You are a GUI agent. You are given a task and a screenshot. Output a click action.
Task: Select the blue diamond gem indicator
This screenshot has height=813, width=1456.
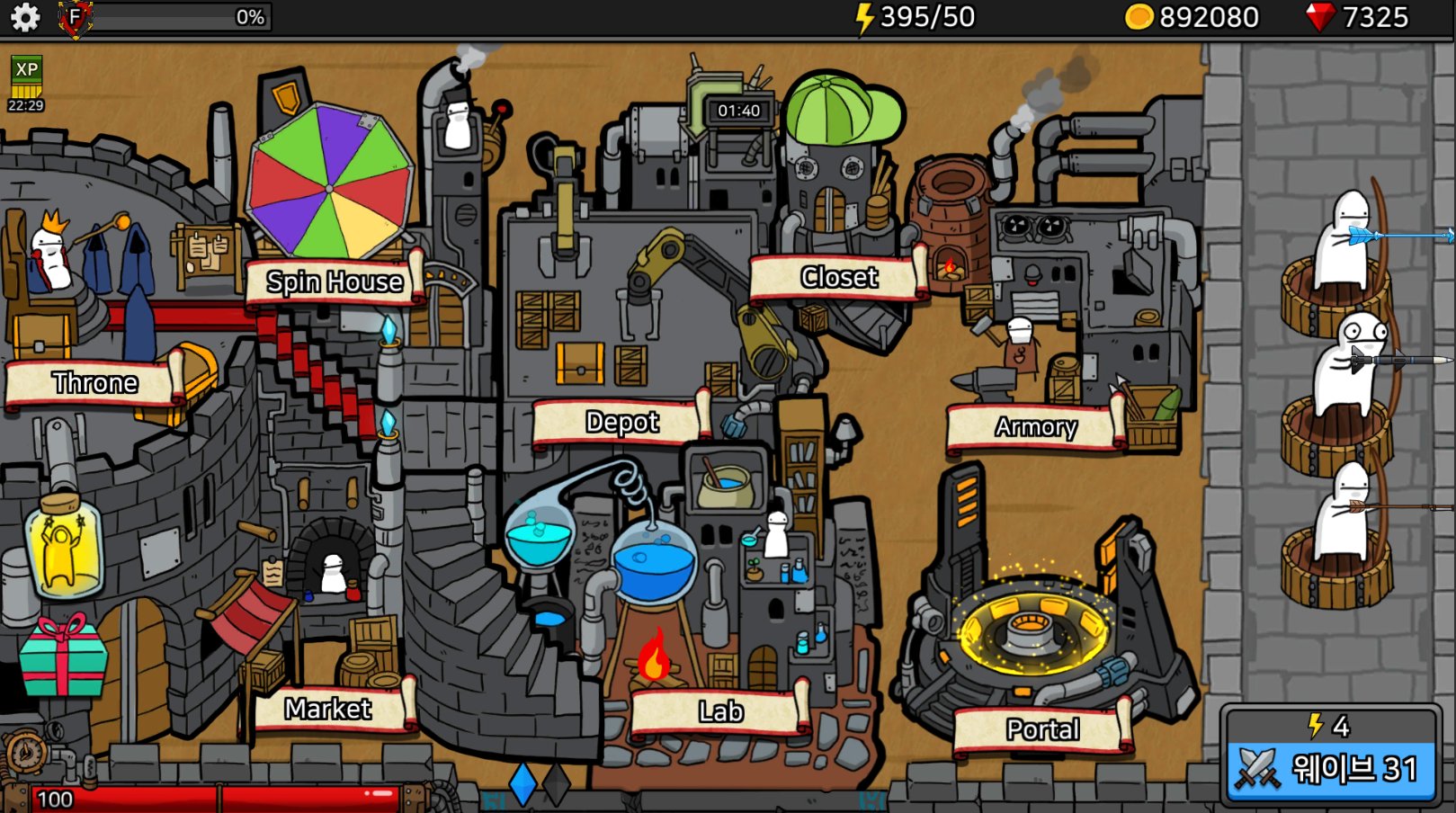click(x=523, y=783)
